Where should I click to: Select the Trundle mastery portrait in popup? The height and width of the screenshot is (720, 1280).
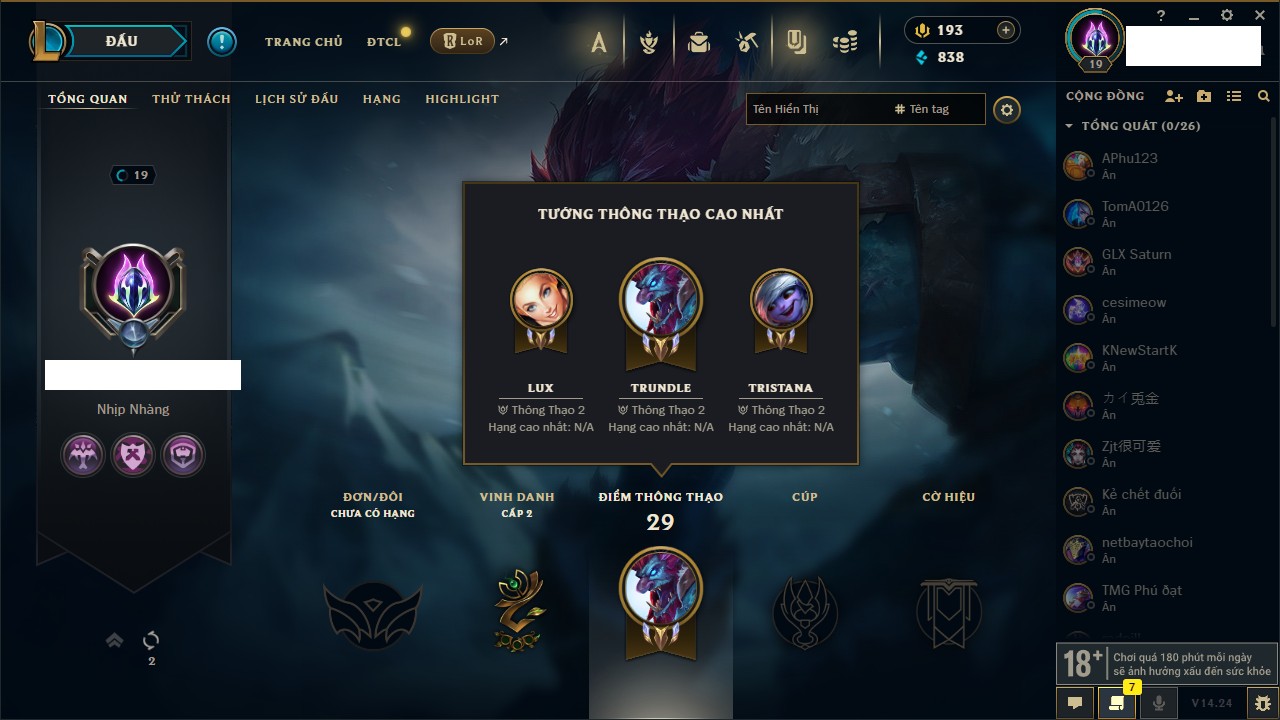(660, 300)
